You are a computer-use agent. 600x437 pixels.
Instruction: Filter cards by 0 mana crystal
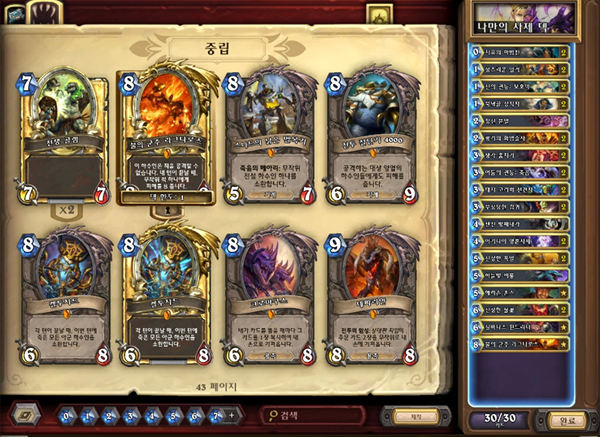(x=67, y=414)
